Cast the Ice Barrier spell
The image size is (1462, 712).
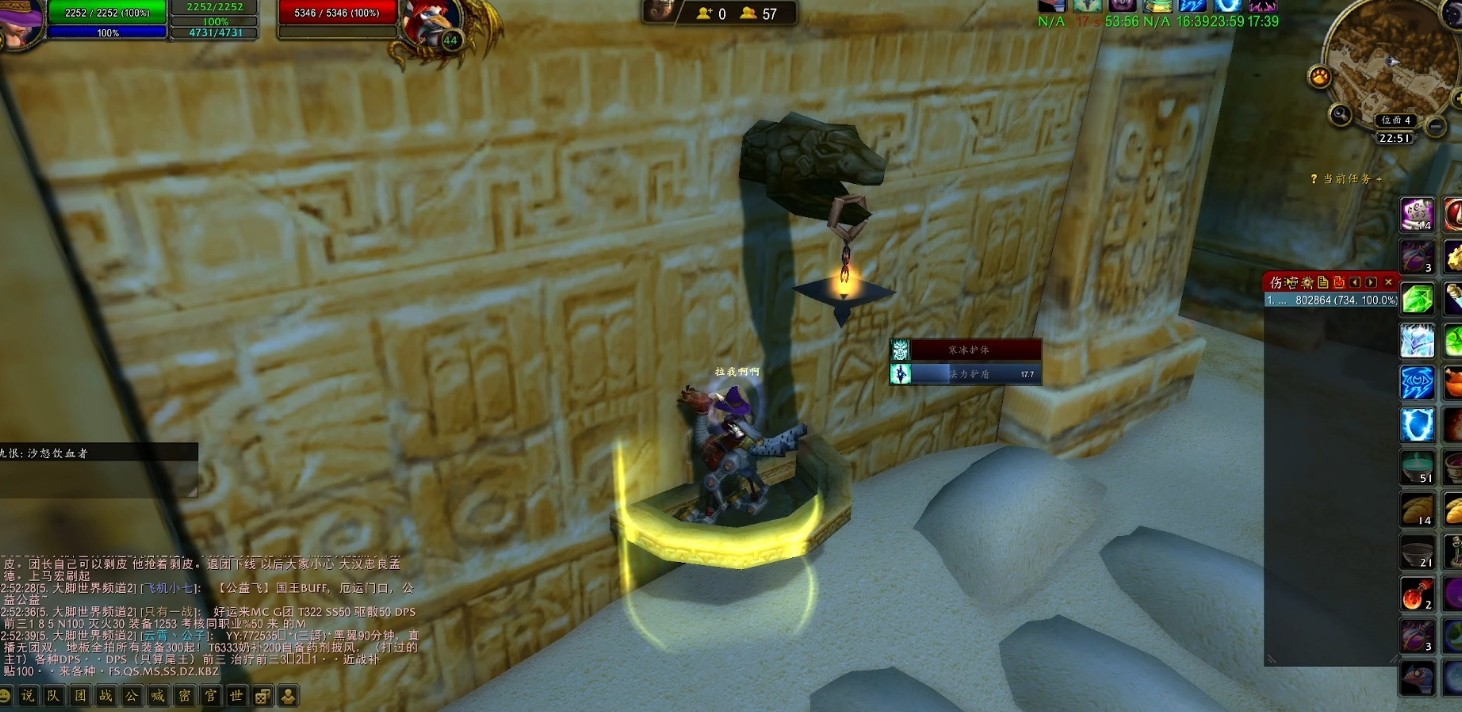coord(1417,340)
